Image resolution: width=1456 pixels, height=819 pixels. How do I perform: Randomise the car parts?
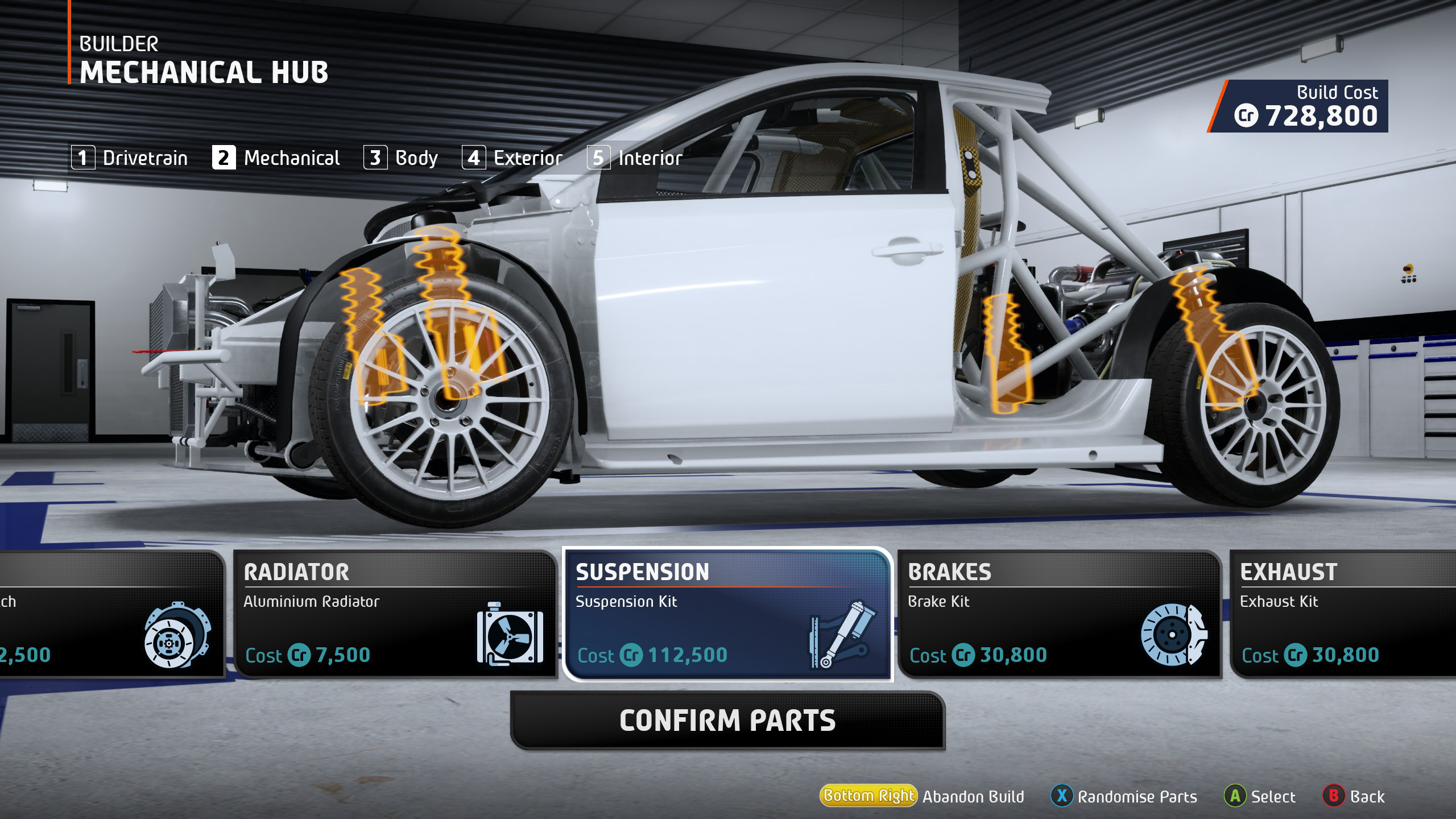[1124, 796]
